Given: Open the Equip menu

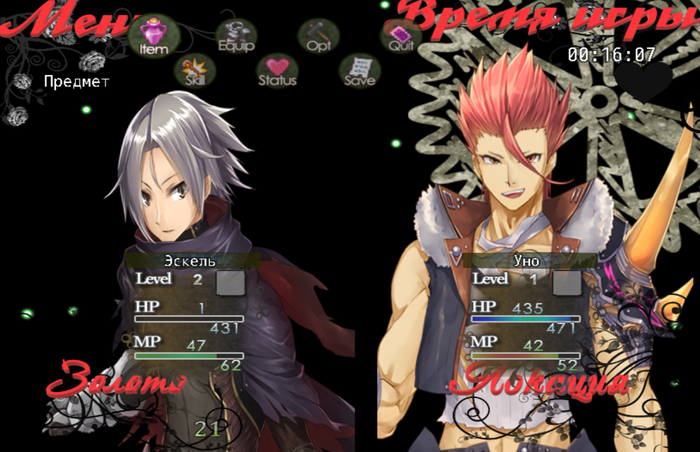Looking at the screenshot, I should coord(236,35).
